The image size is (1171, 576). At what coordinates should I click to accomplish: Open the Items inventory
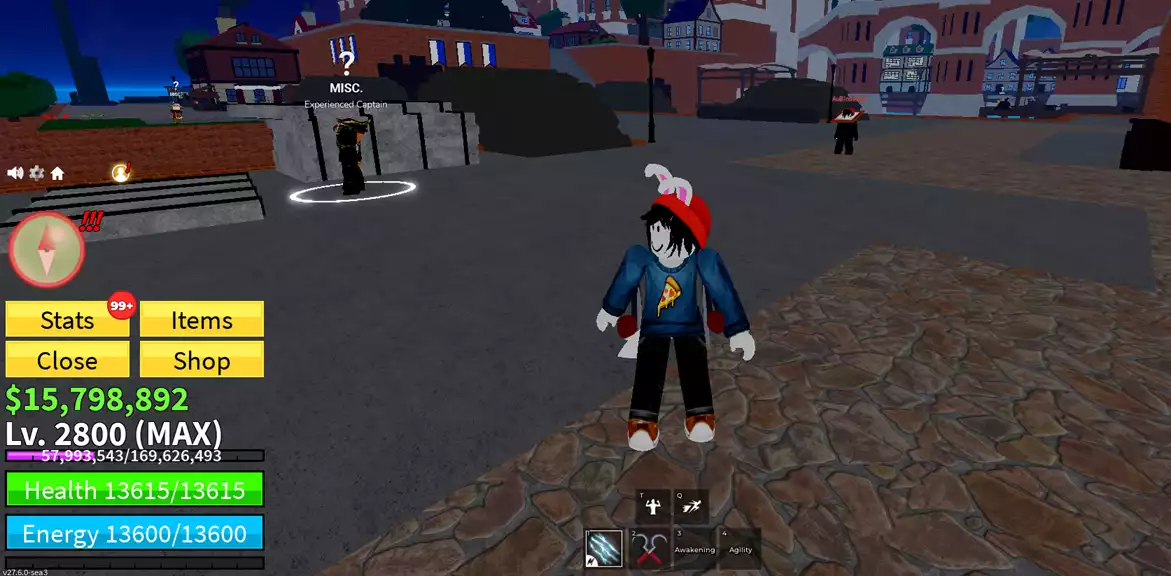click(201, 320)
